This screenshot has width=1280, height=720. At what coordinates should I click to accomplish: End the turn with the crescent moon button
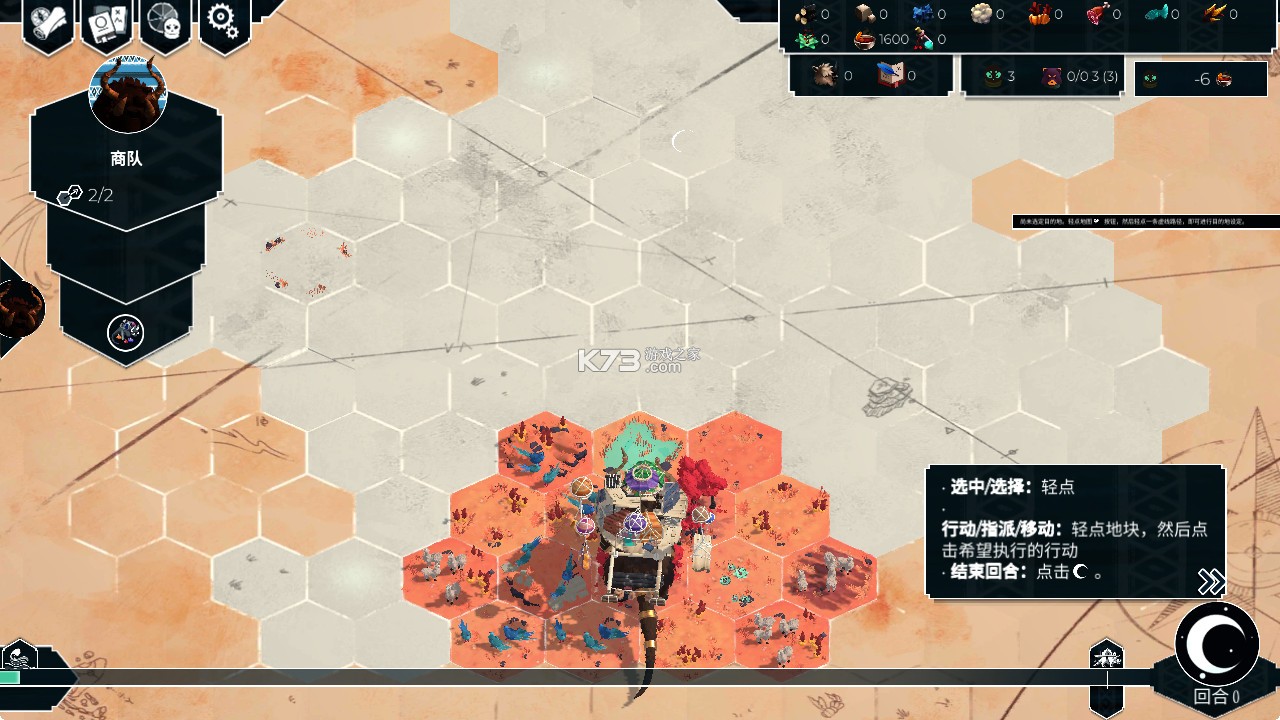(1217, 644)
